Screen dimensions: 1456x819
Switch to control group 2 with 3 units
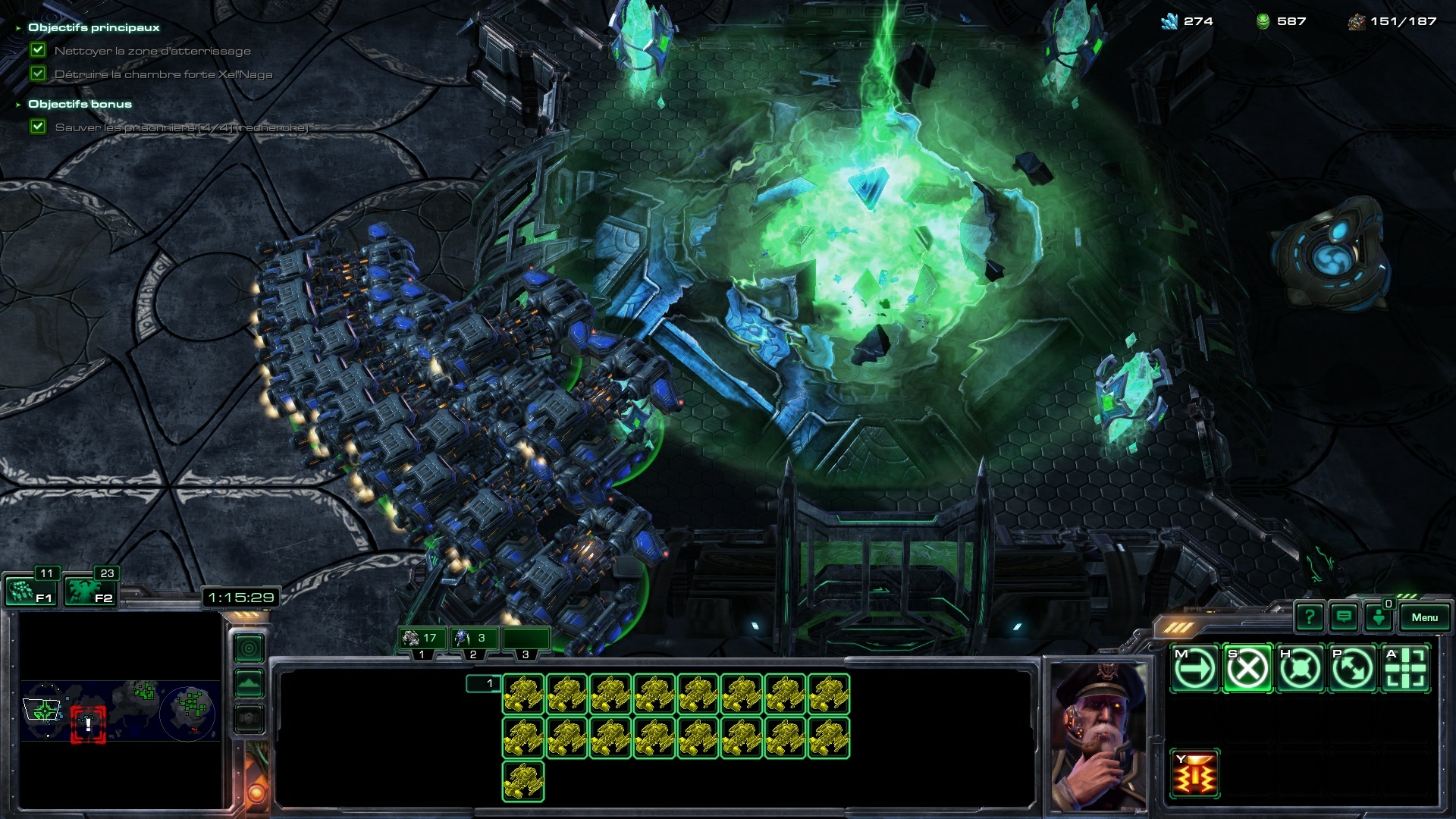pos(472,639)
